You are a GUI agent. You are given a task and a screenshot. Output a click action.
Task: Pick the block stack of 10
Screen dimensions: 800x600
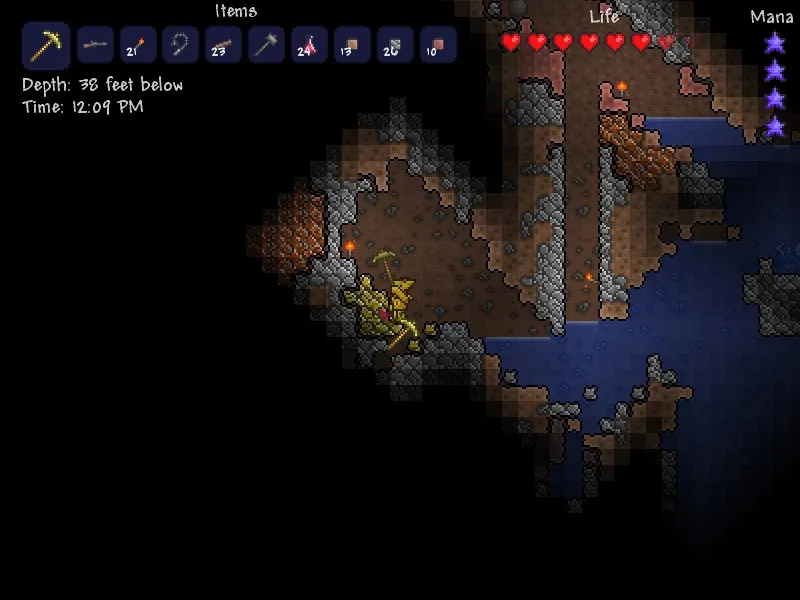[x=438, y=45]
